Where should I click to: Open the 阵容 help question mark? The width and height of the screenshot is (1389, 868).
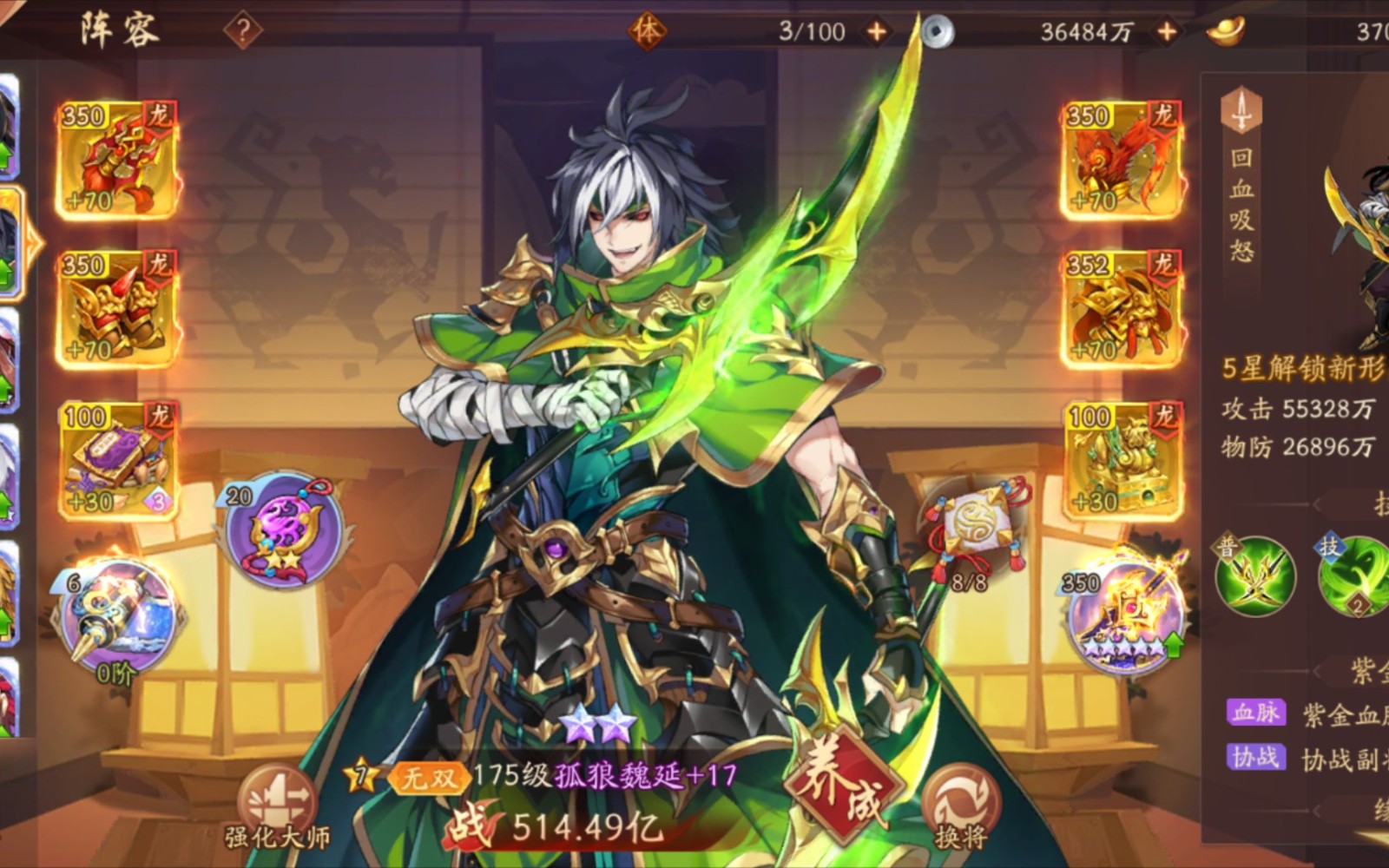click(x=243, y=31)
